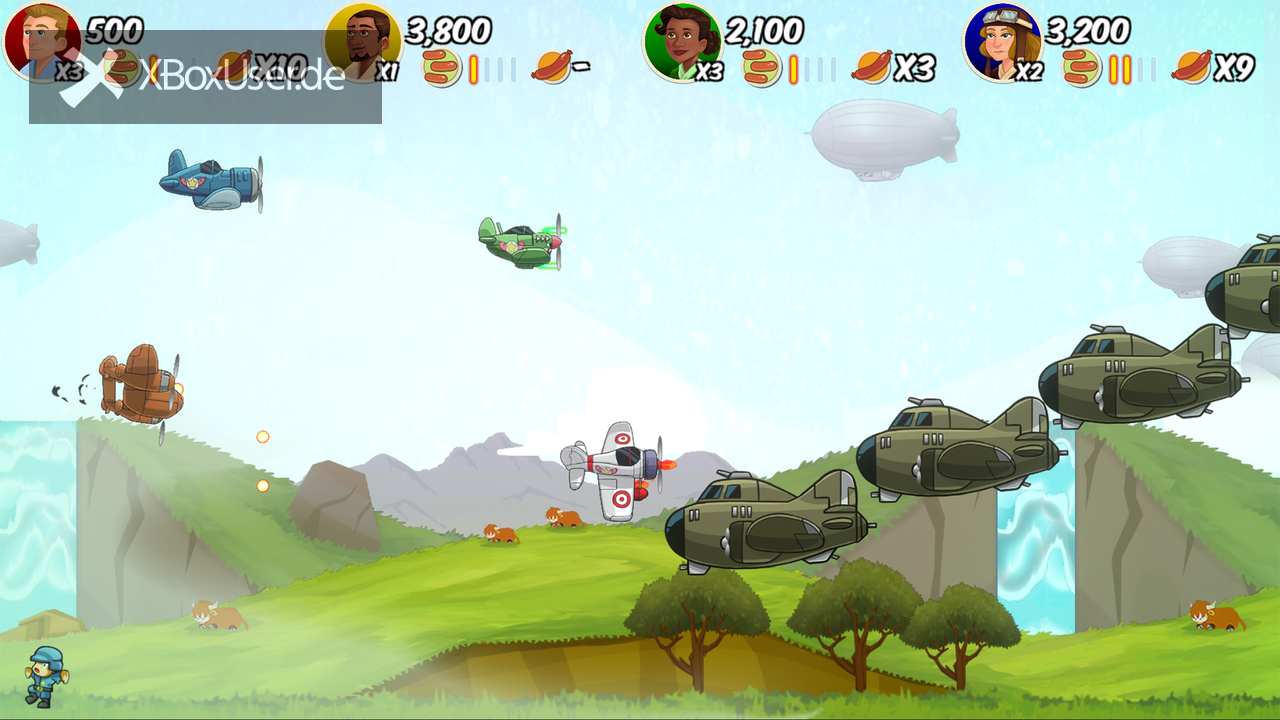Click the hot dog icon showing X3
This screenshot has width=1280, height=720.
tap(872, 67)
